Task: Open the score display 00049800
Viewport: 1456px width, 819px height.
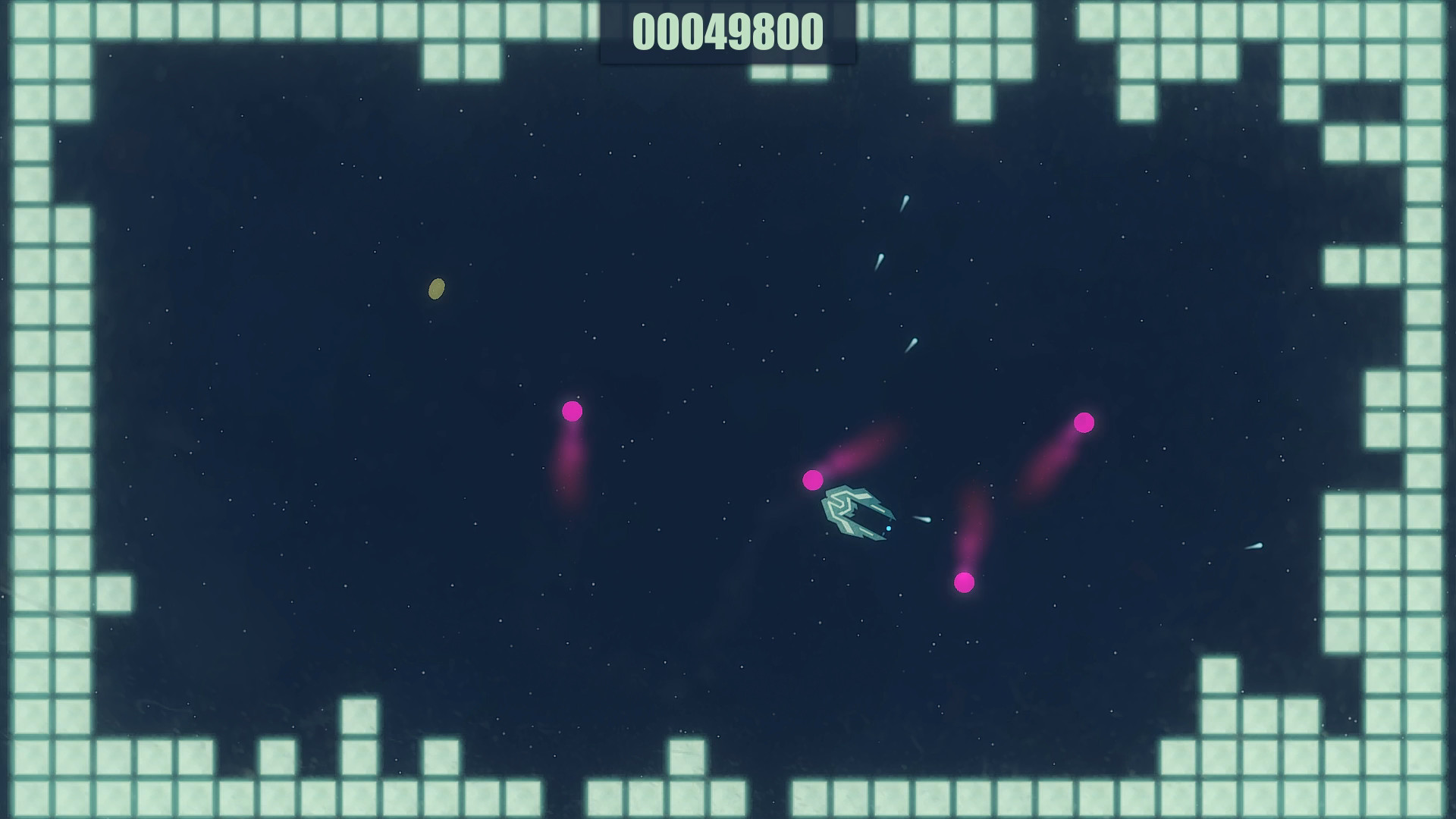Action: coord(726,32)
